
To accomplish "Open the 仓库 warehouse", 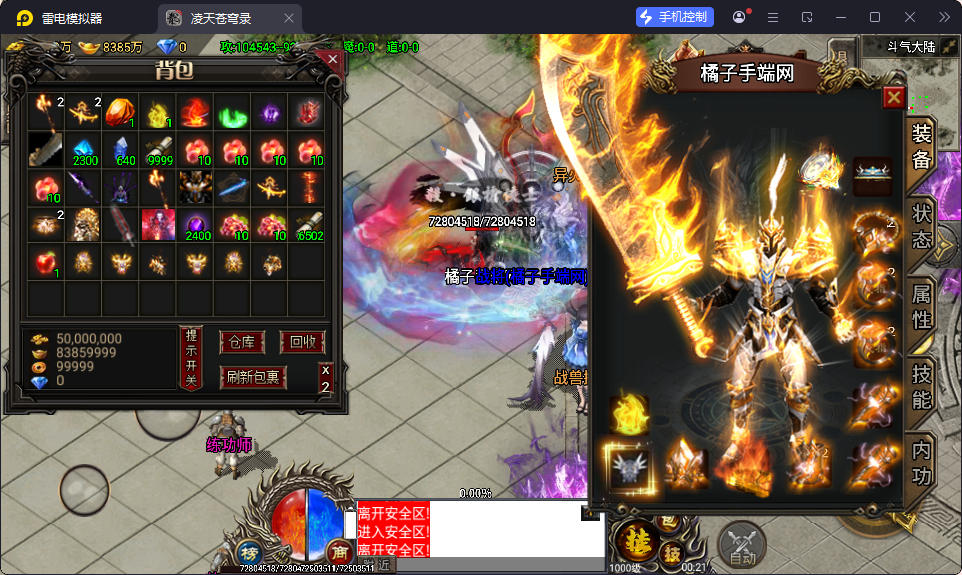I will pyautogui.click(x=242, y=342).
